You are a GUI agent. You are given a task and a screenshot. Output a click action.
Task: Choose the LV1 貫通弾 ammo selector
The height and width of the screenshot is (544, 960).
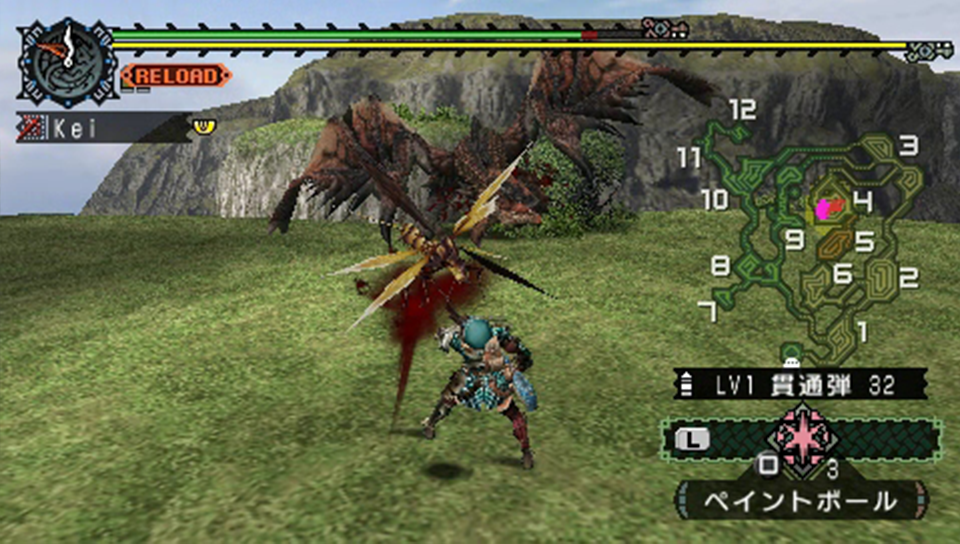point(801,383)
